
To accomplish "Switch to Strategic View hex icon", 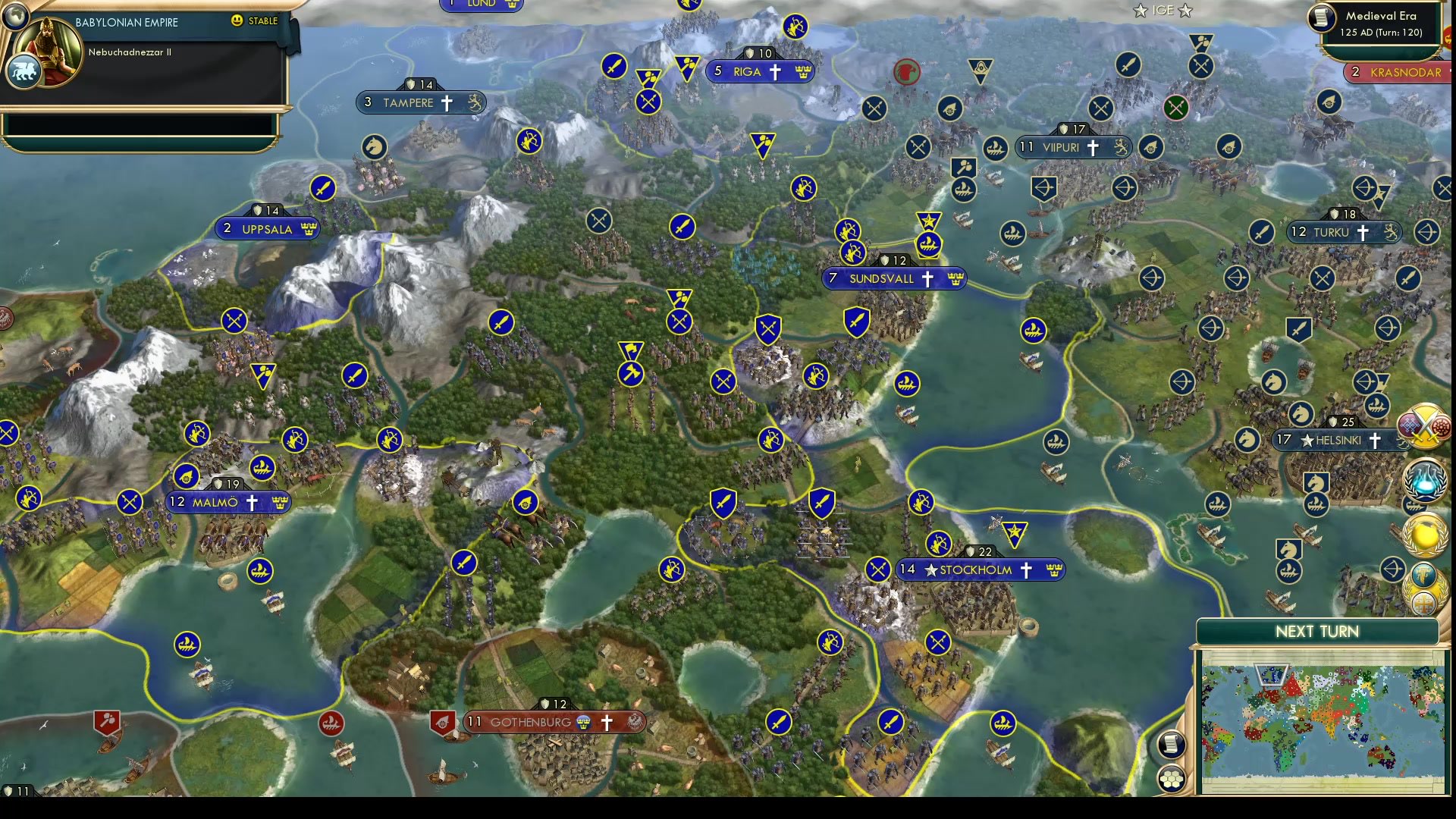I will 1172,776.
